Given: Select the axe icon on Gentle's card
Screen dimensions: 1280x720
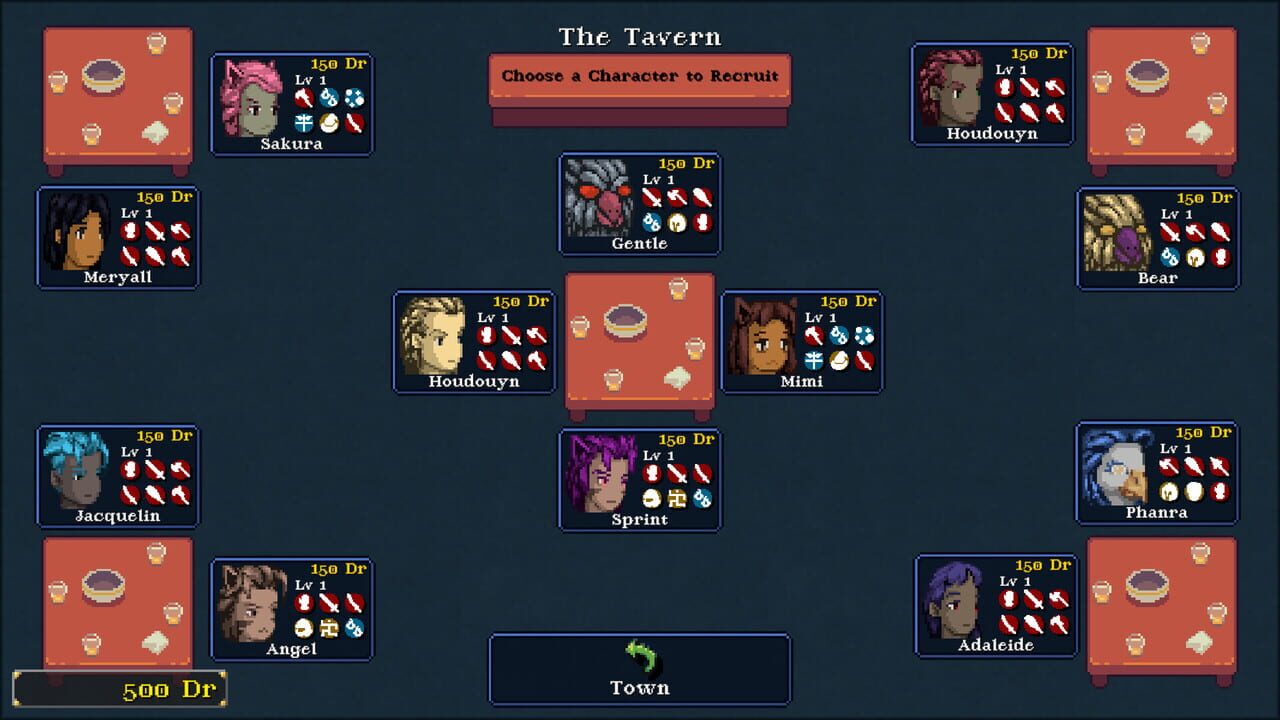Looking at the screenshot, I should 677,196.
